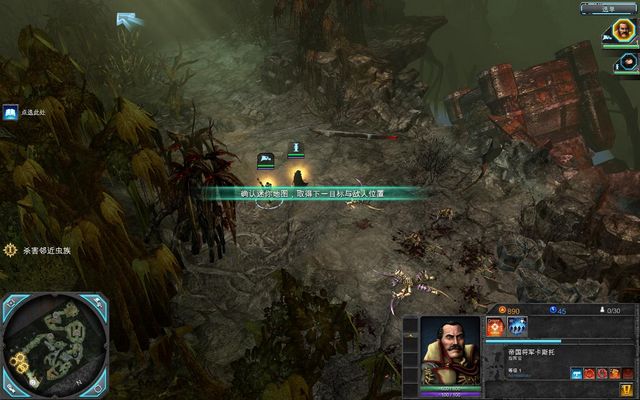The image size is (640, 400).
Task: Activate the blue squad ability icon
Action: (517, 327)
